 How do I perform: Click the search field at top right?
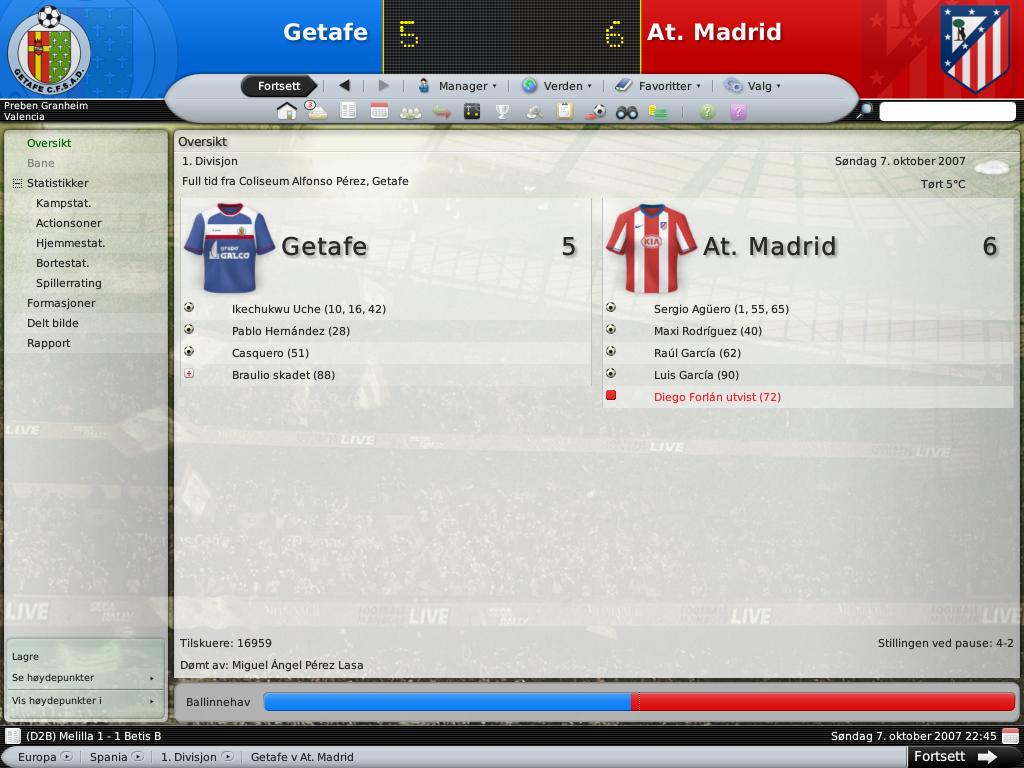click(x=946, y=111)
